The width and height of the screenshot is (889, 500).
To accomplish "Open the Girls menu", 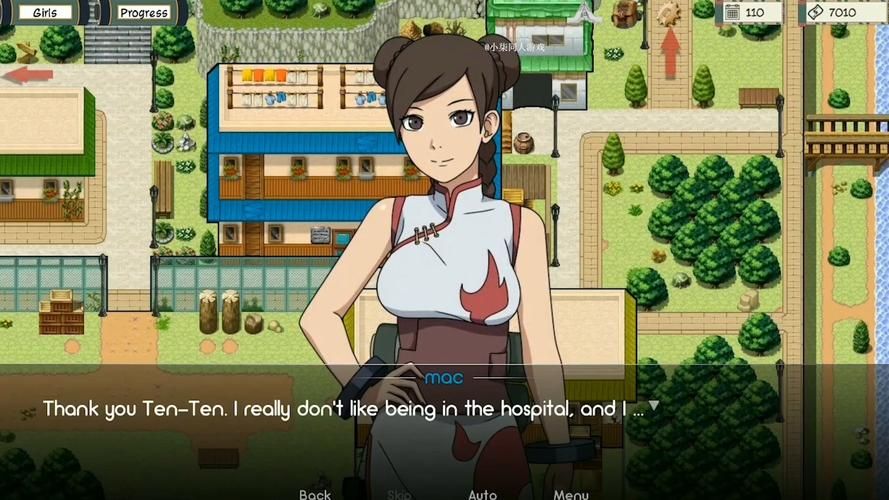I will click(x=46, y=13).
